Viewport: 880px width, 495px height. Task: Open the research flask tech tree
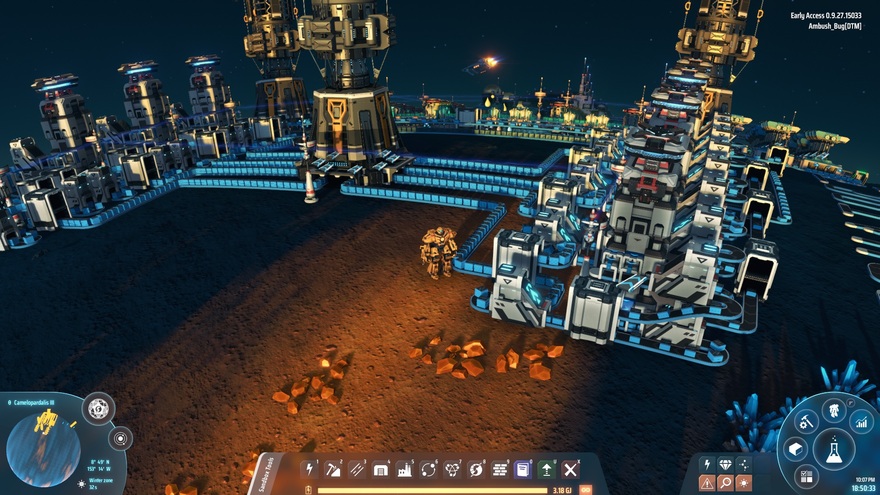833,449
